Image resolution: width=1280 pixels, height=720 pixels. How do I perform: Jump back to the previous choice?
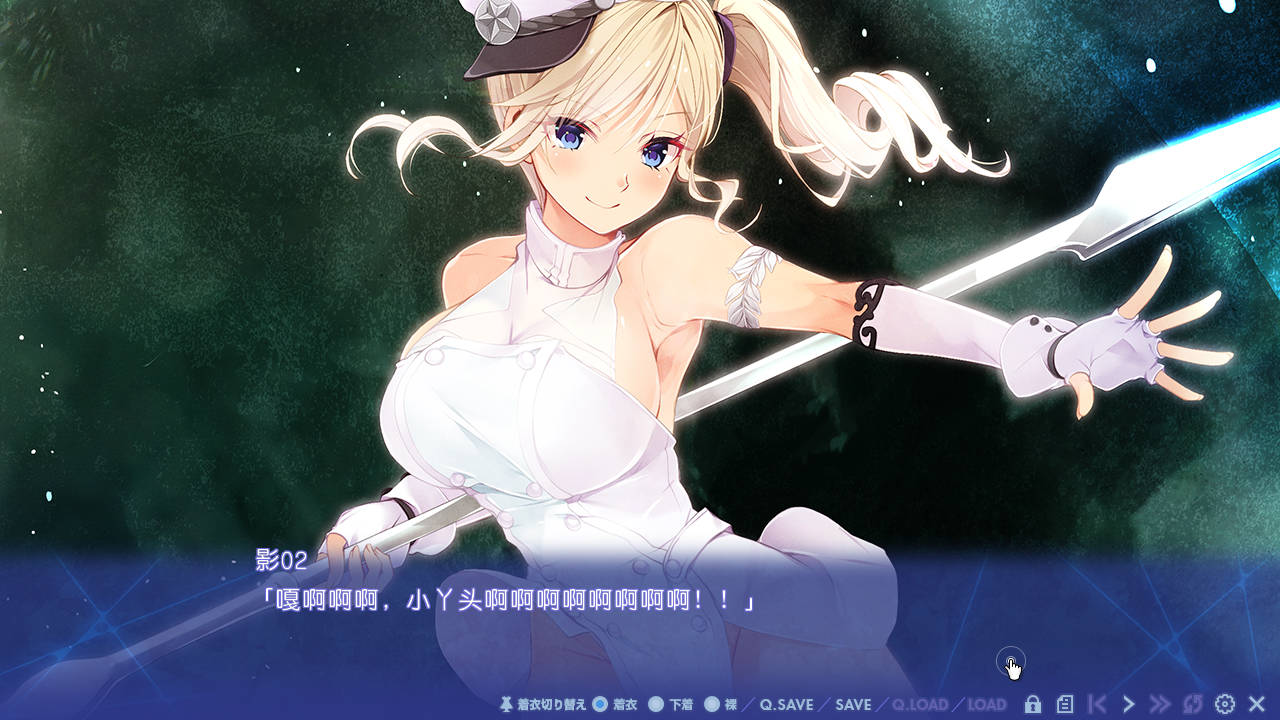click(x=1094, y=704)
